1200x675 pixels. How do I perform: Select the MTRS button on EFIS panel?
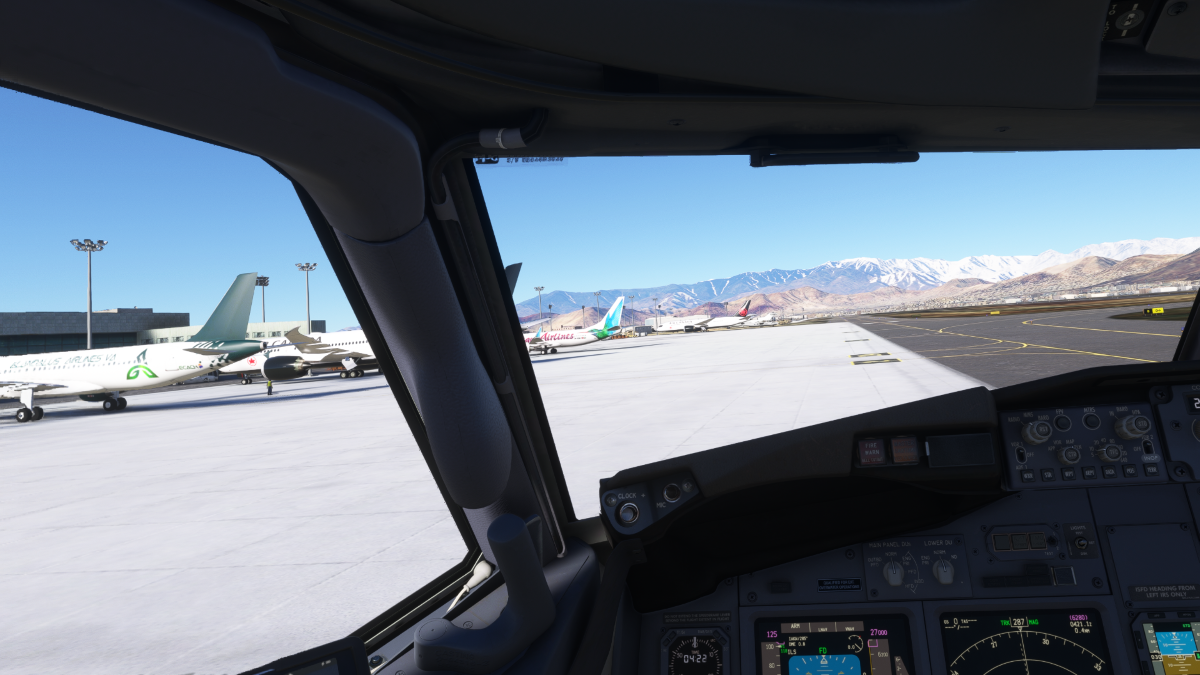(1091, 421)
